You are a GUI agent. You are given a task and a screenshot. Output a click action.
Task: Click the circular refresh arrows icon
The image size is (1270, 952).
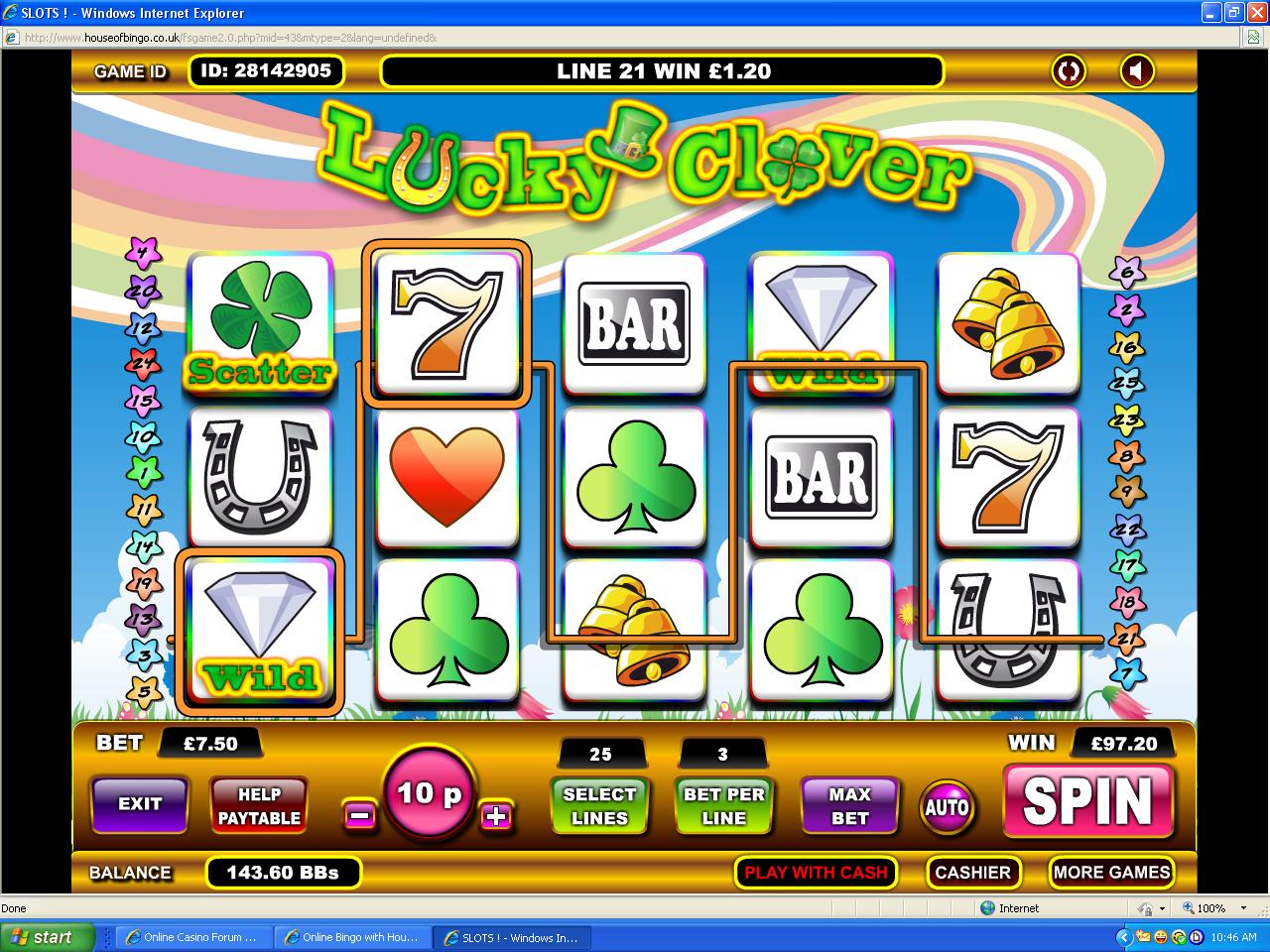tap(1069, 71)
